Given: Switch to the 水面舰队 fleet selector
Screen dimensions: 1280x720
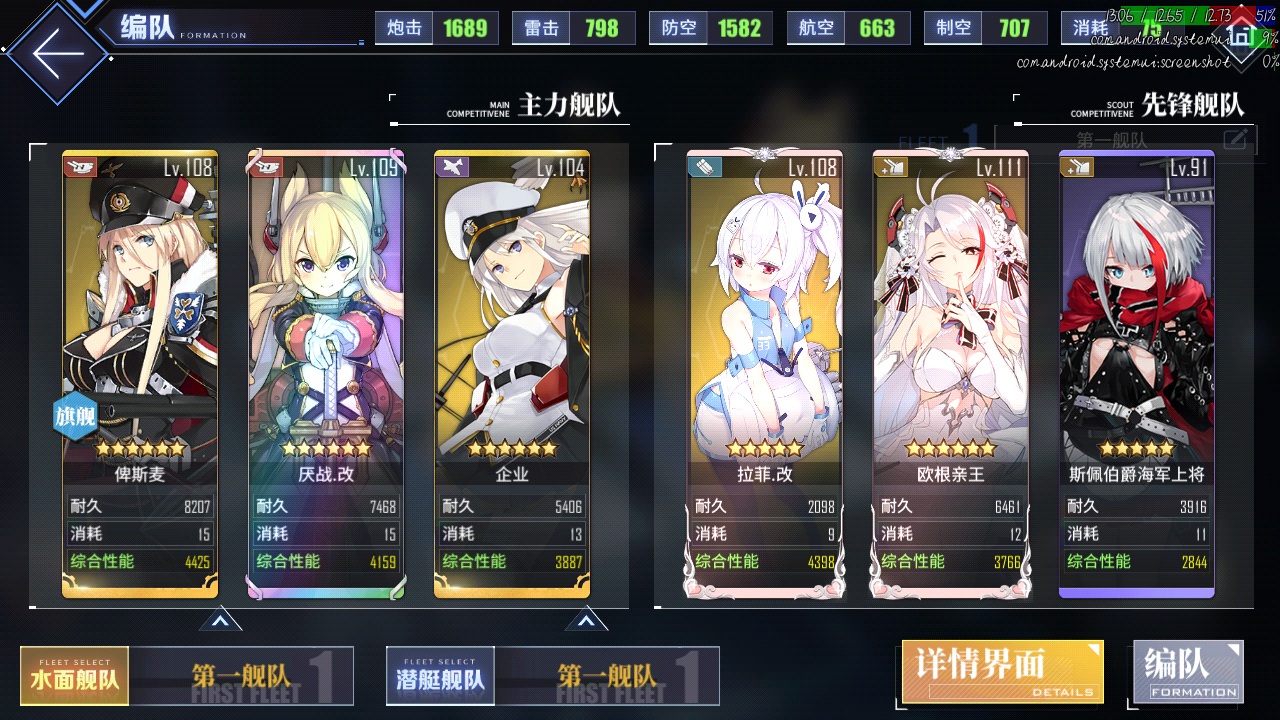Looking at the screenshot, I should (x=75, y=676).
